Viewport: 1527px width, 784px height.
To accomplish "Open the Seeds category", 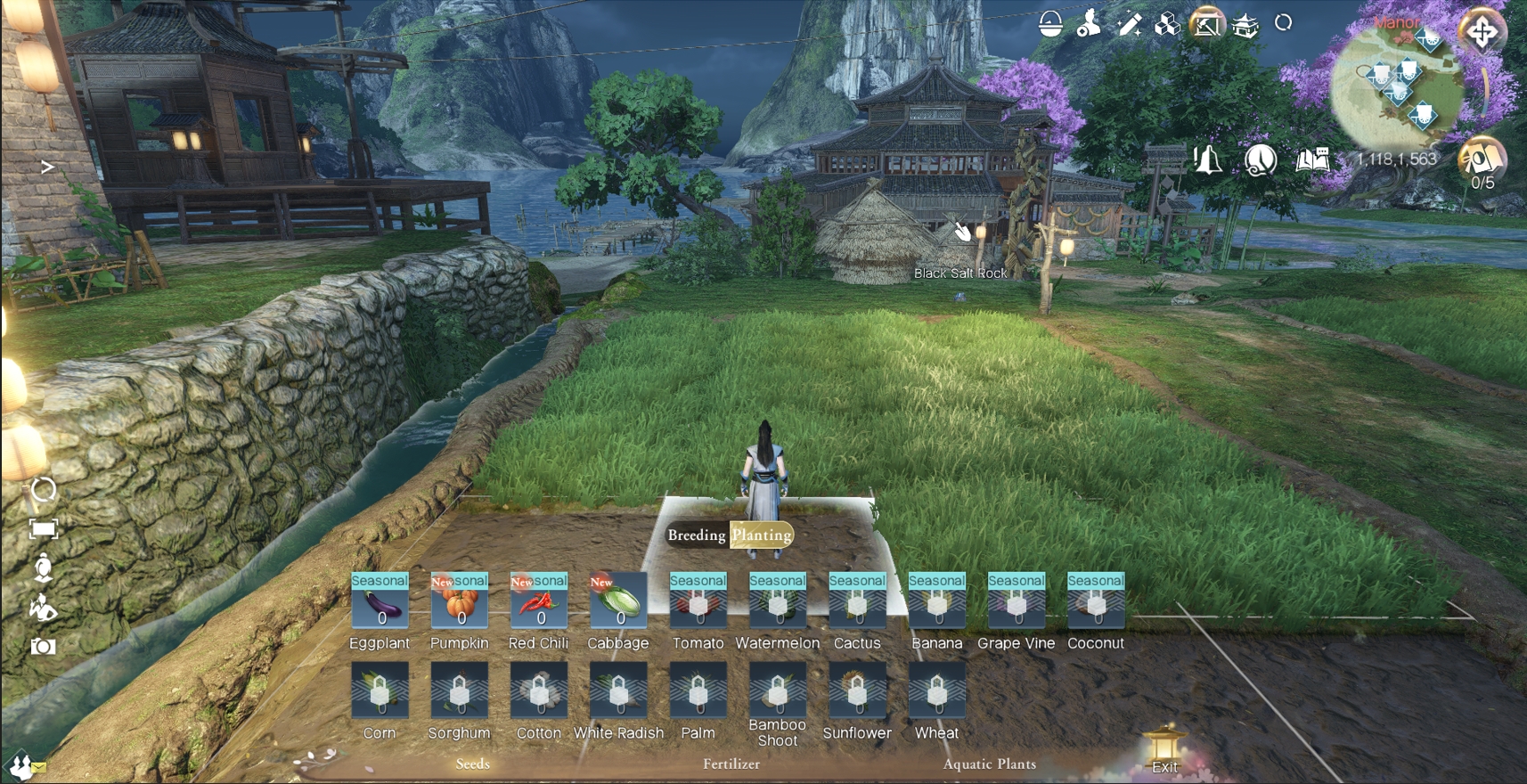I will [472, 764].
